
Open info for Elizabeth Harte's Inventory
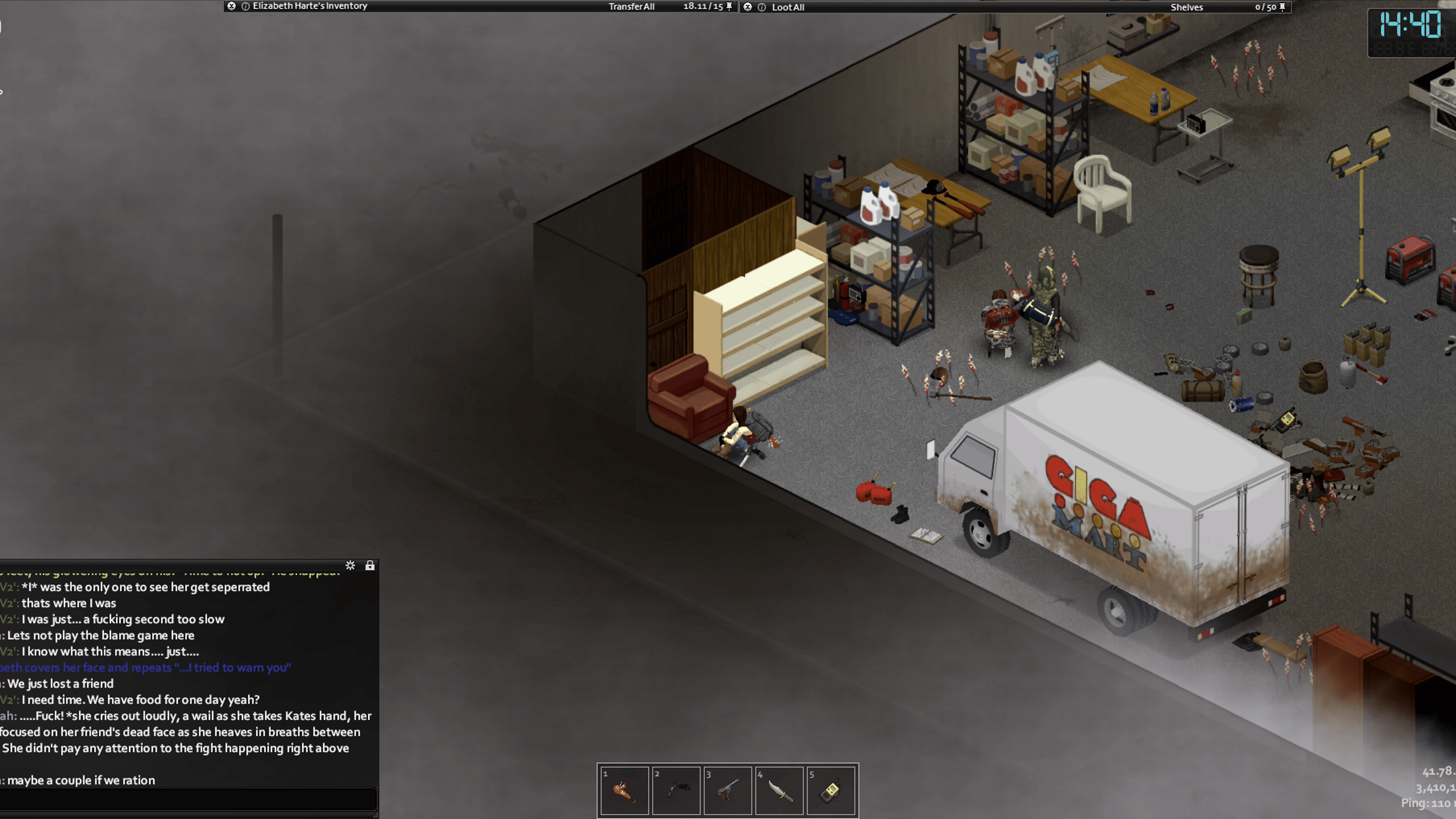click(x=246, y=6)
